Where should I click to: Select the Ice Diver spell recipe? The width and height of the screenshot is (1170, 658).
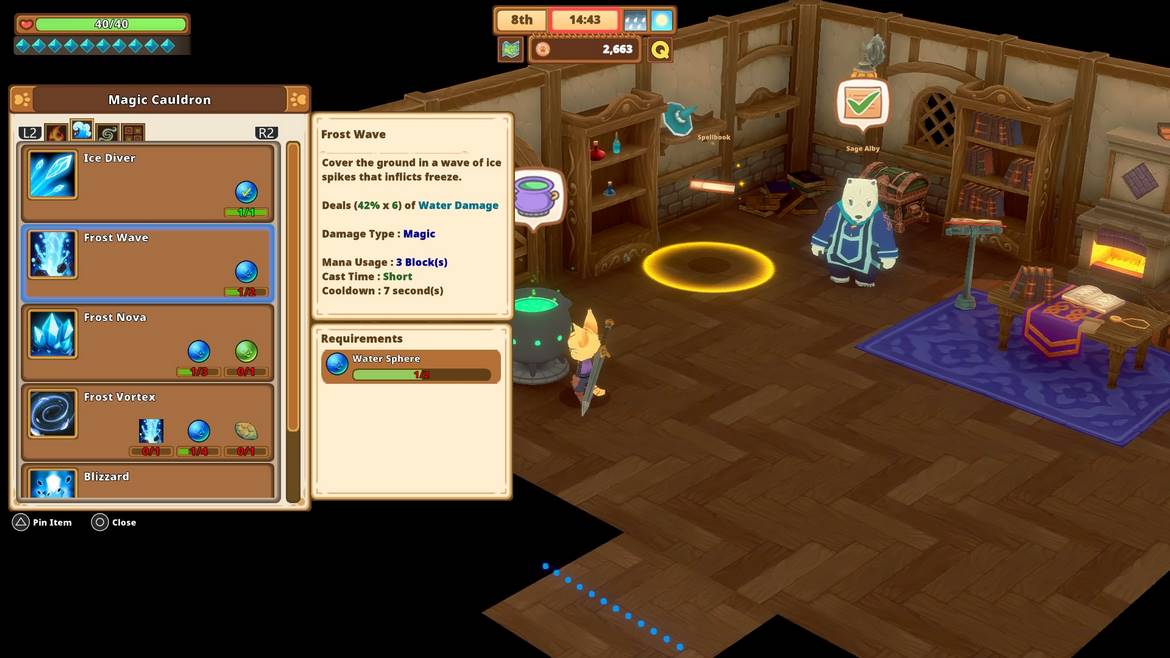point(147,183)
